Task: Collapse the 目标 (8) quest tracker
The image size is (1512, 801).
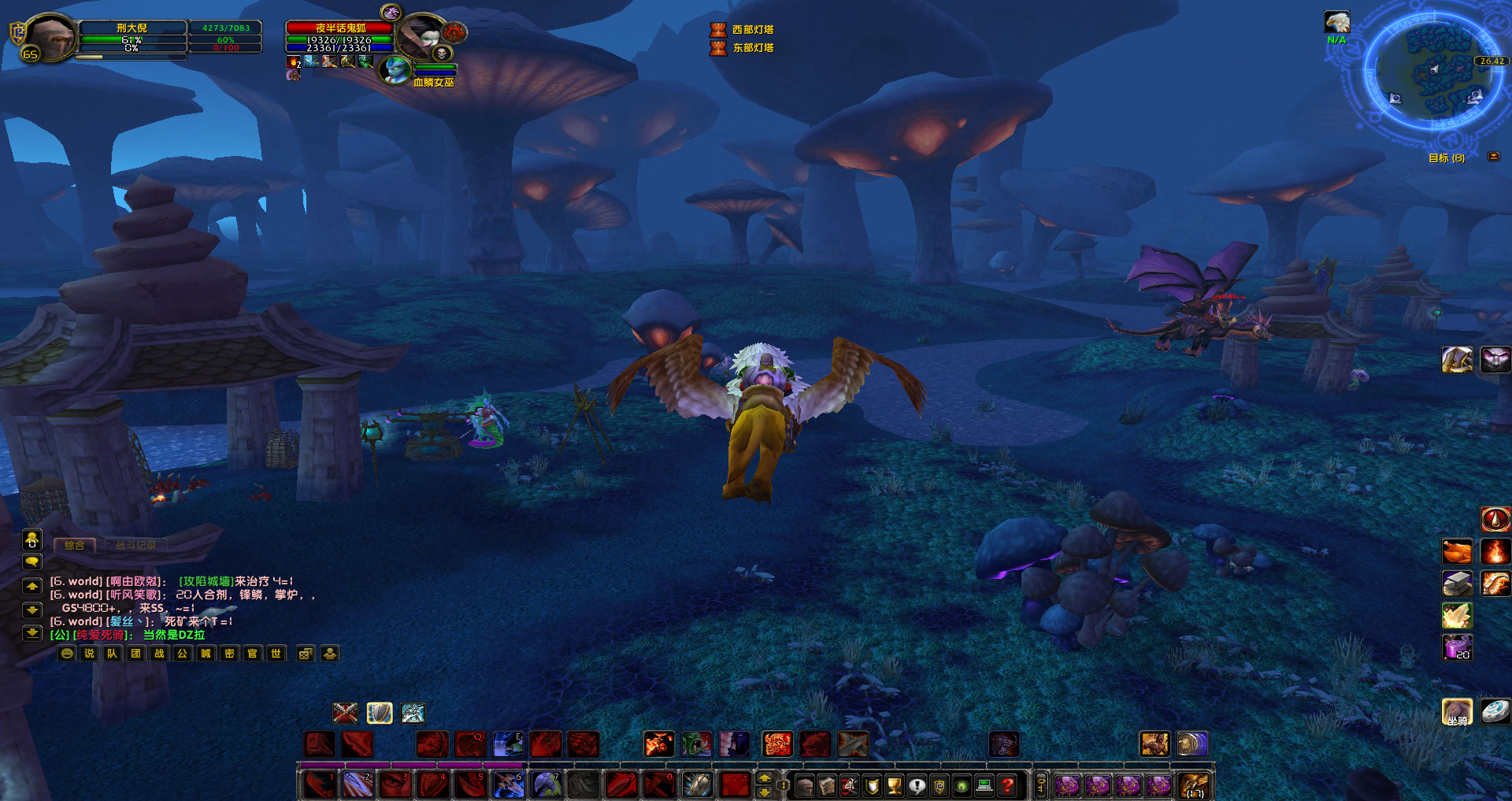Action: click(x=1492, y=157)
